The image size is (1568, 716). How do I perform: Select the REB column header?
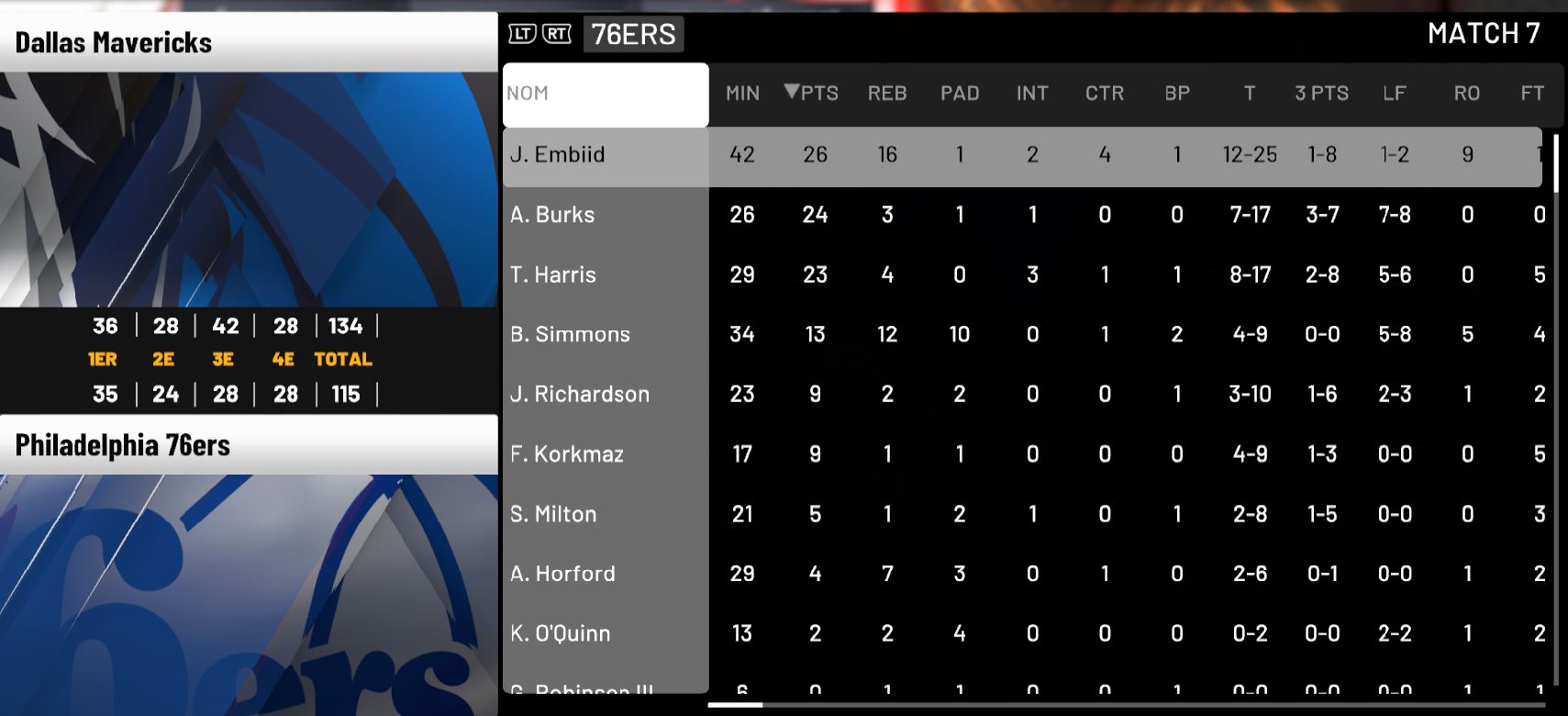pyautogui.click(x=886, y=93)
